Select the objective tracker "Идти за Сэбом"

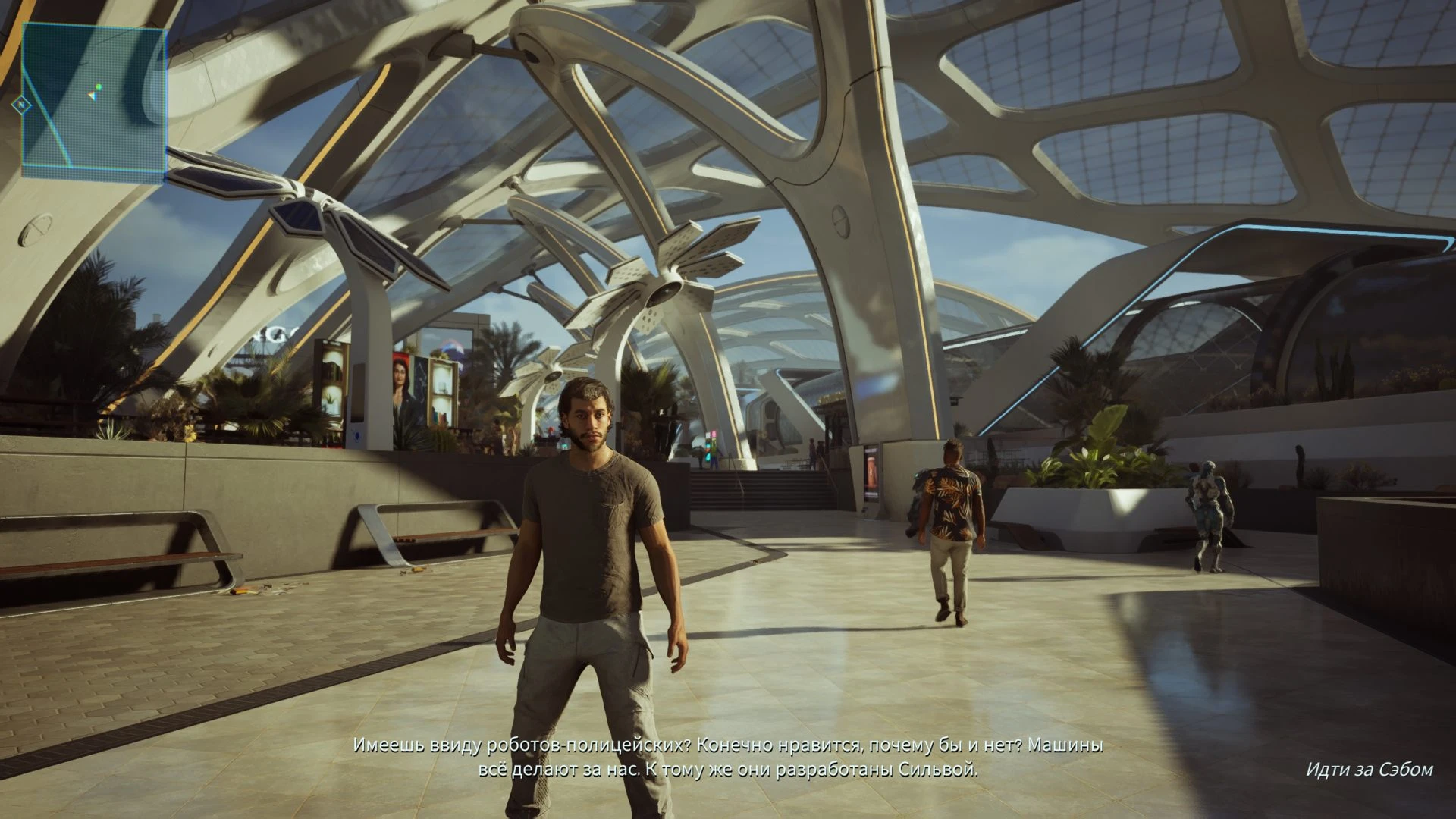(1369, 769)
